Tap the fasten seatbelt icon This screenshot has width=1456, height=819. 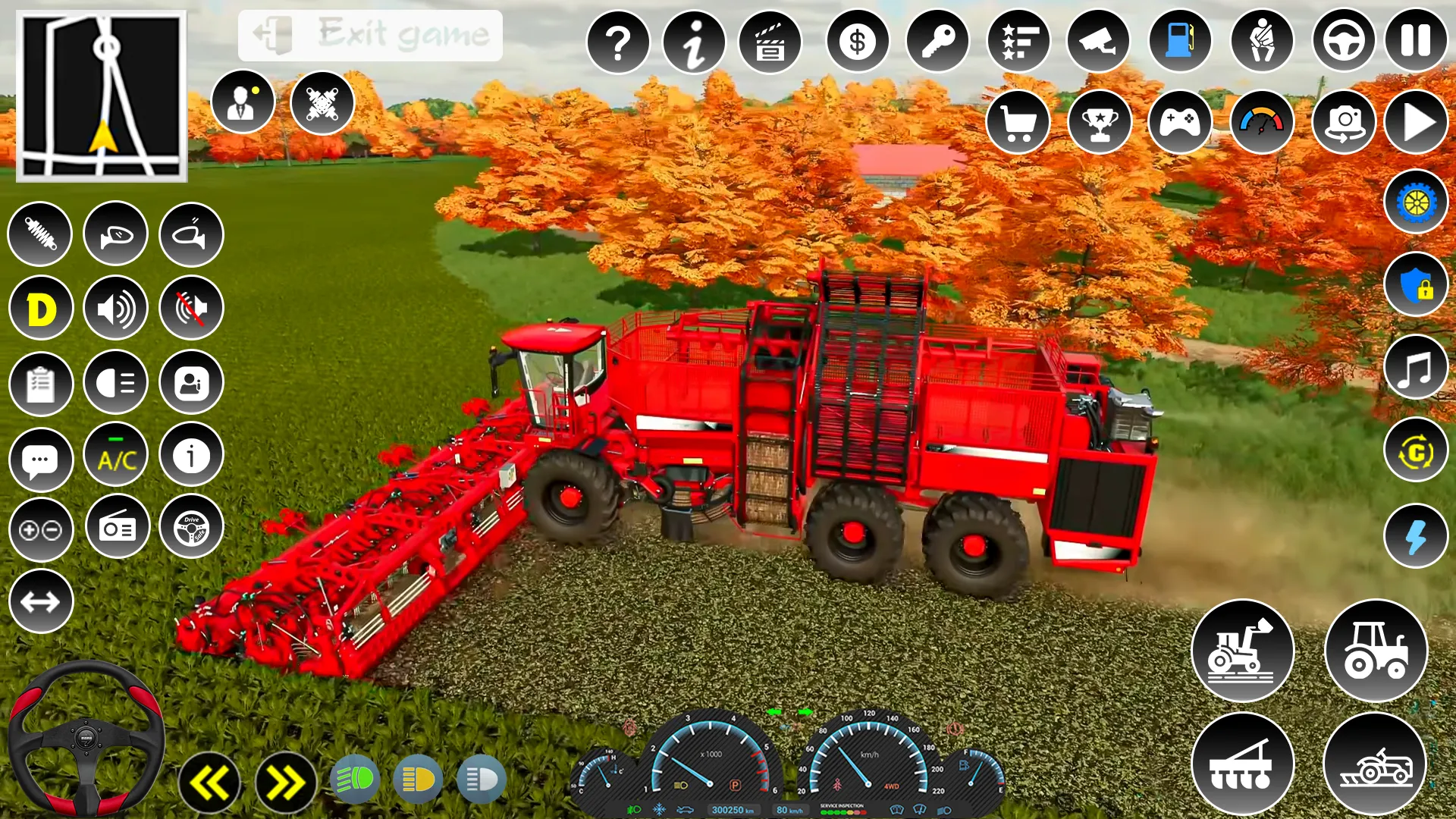[x=1262, y=42]
